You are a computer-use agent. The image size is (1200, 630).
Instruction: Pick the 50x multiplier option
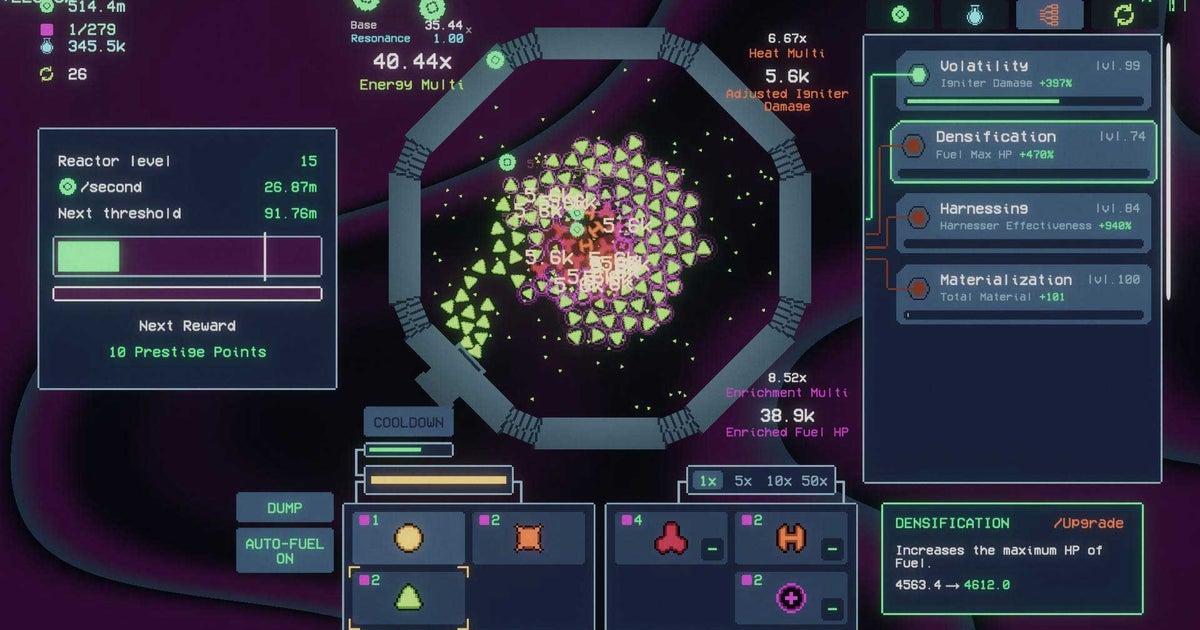(x=814, y=481)
